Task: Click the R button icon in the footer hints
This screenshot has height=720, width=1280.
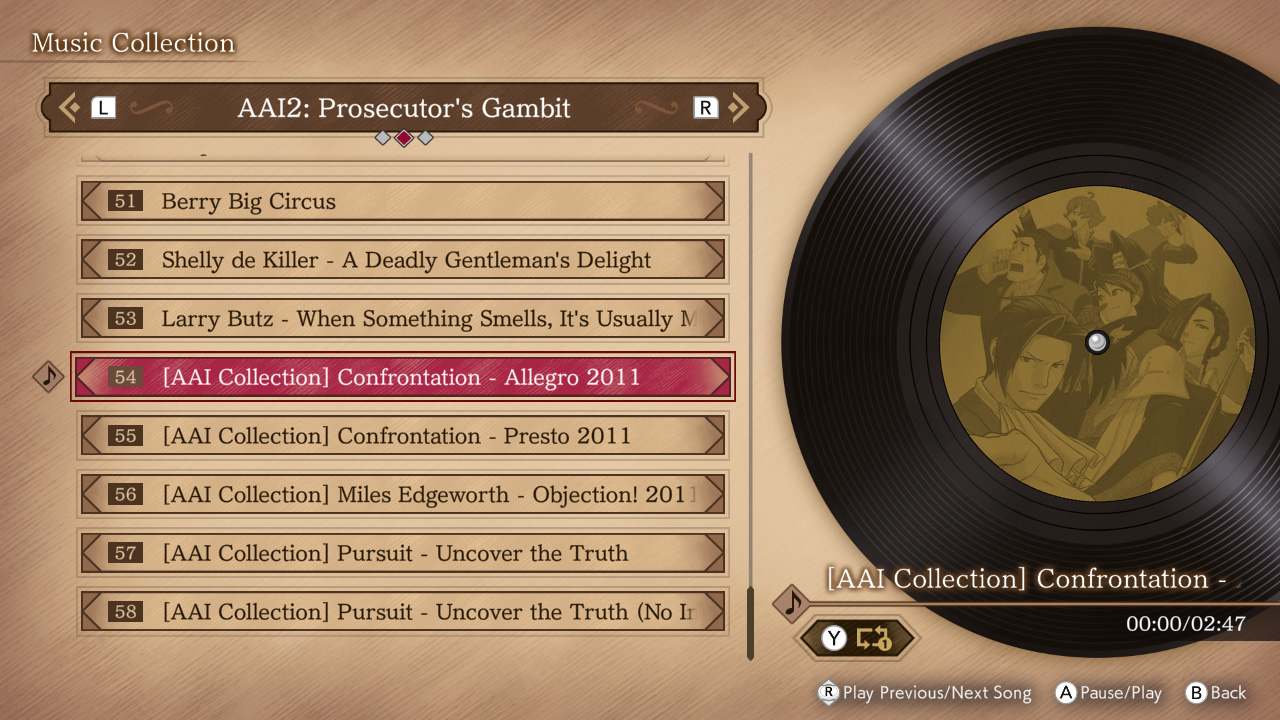Action: (827, 693)
